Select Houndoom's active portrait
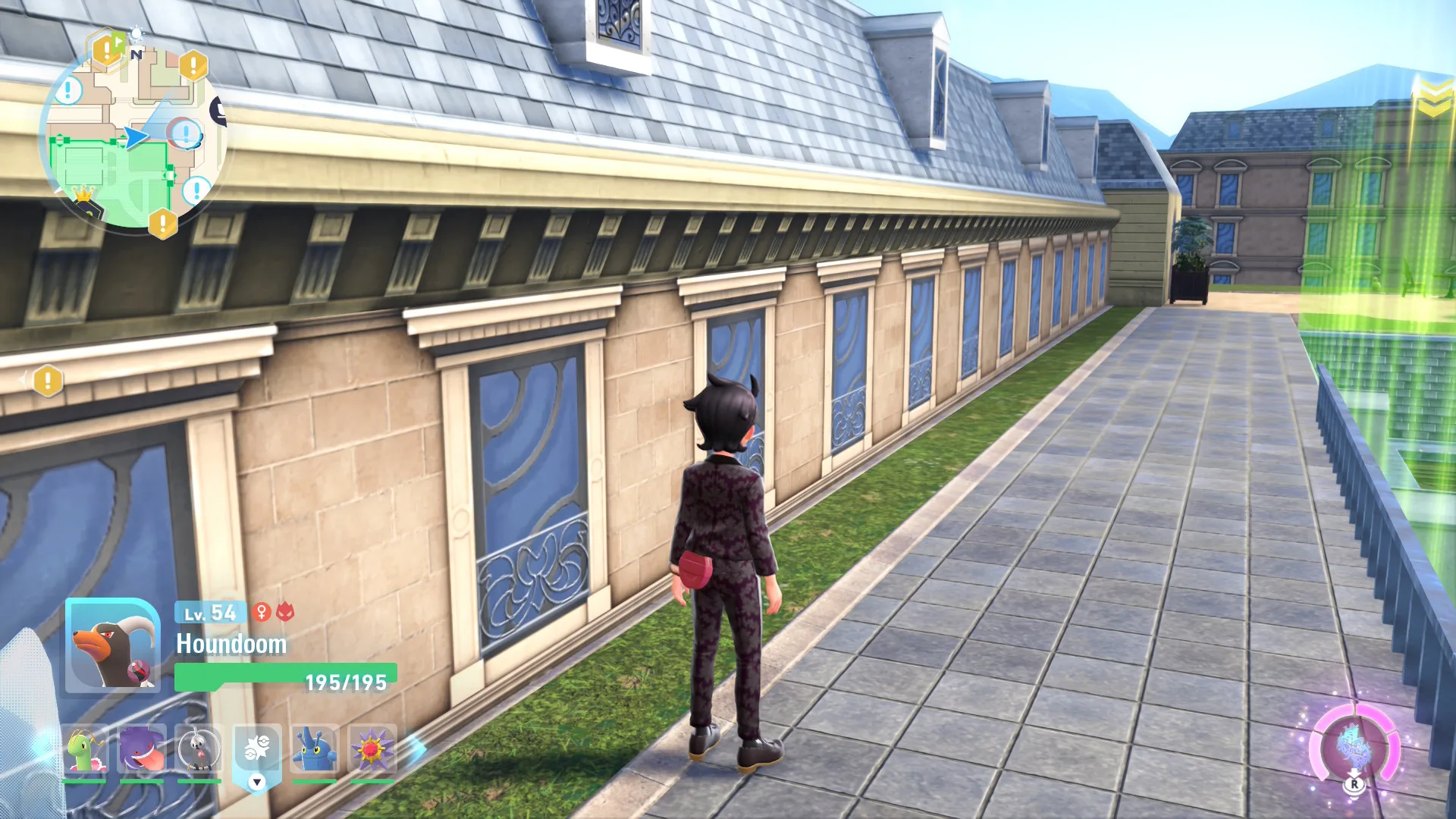Screen dimensions: 1456x819 tap(112, 645)
